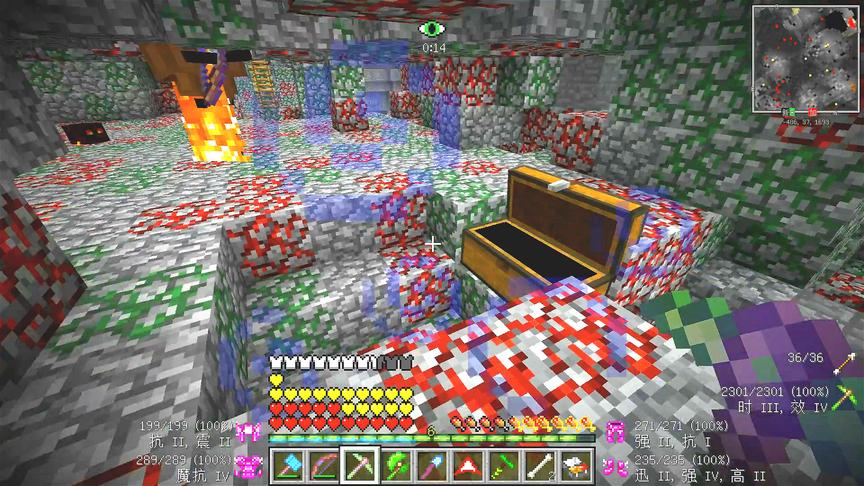Viewport: 864px width, 486px height.
Task: Pick the red triangle item slot
Action: pyautogui.click(x=466, y=465)
